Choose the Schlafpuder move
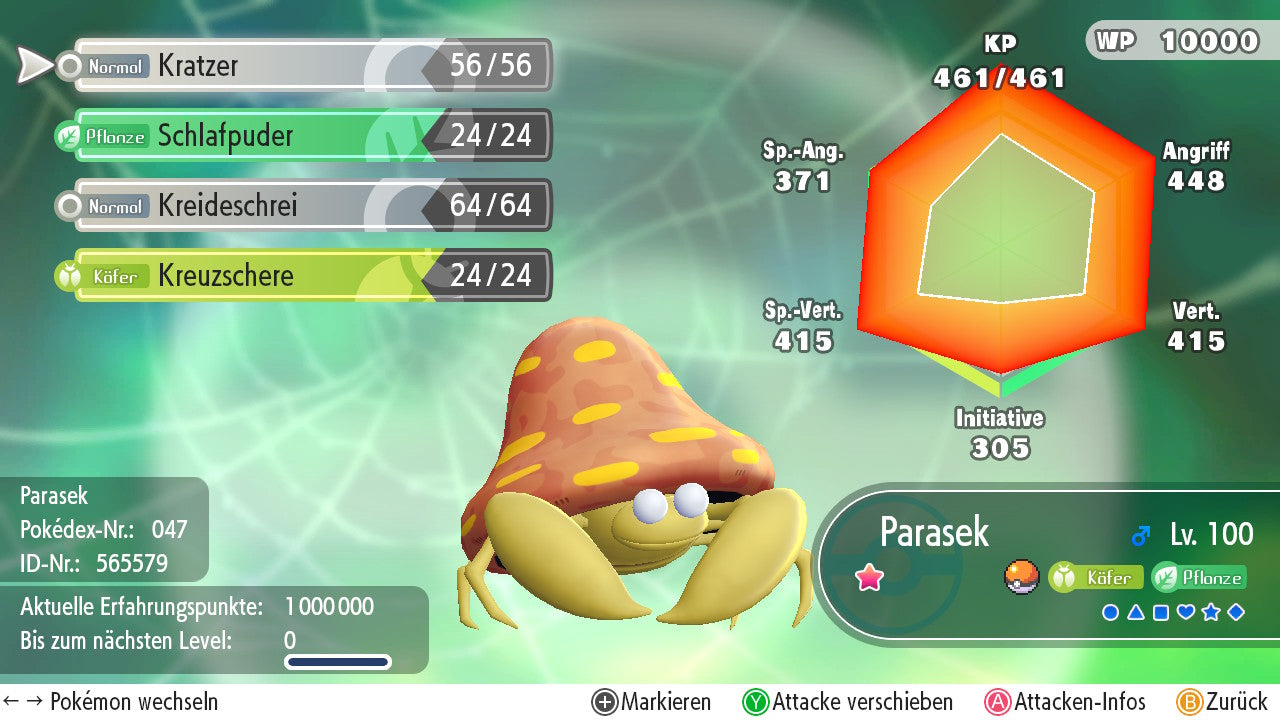The width and height of the screenshot is (1280, 720). (310, 136)
